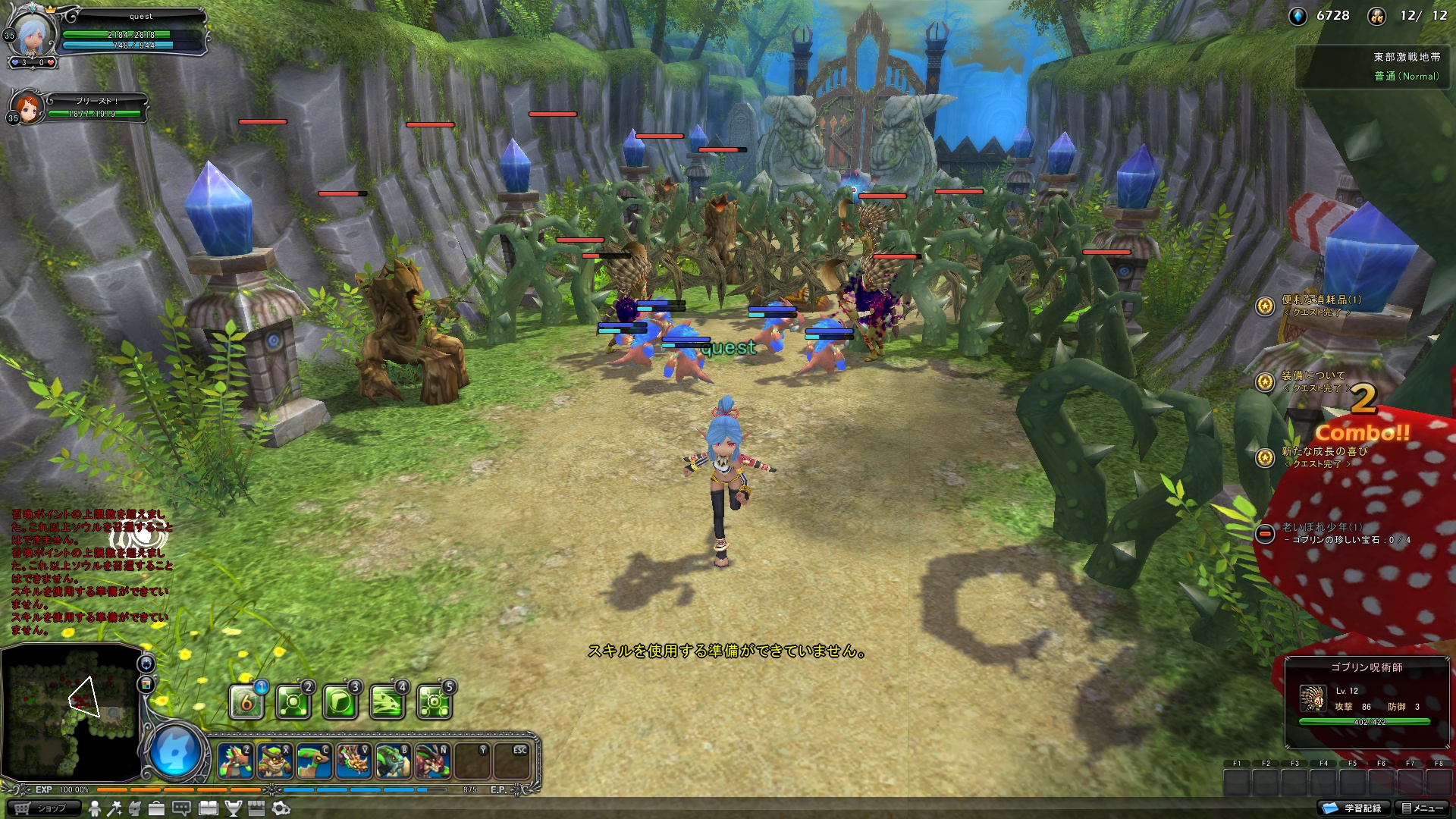Image resolution: width=1456 pixels, height=819 pixels.
Task: Click the minimap
Action: click(x=72, y=711)
